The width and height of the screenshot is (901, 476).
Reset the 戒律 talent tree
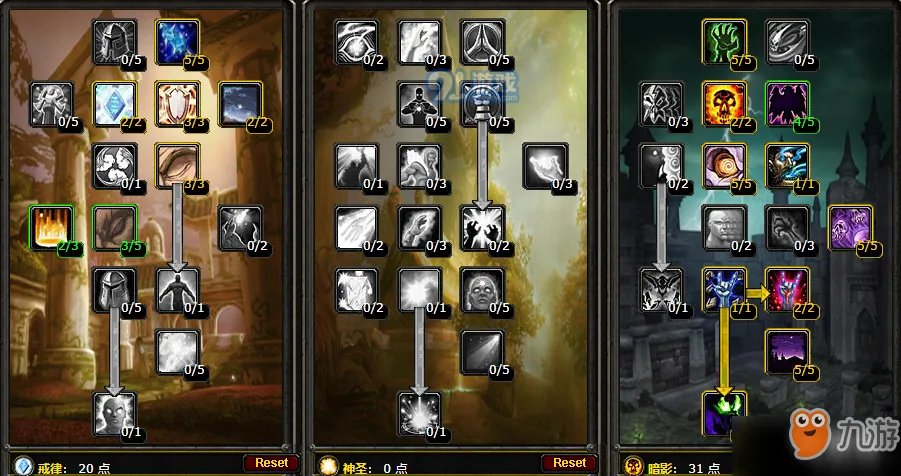[271, 462]
